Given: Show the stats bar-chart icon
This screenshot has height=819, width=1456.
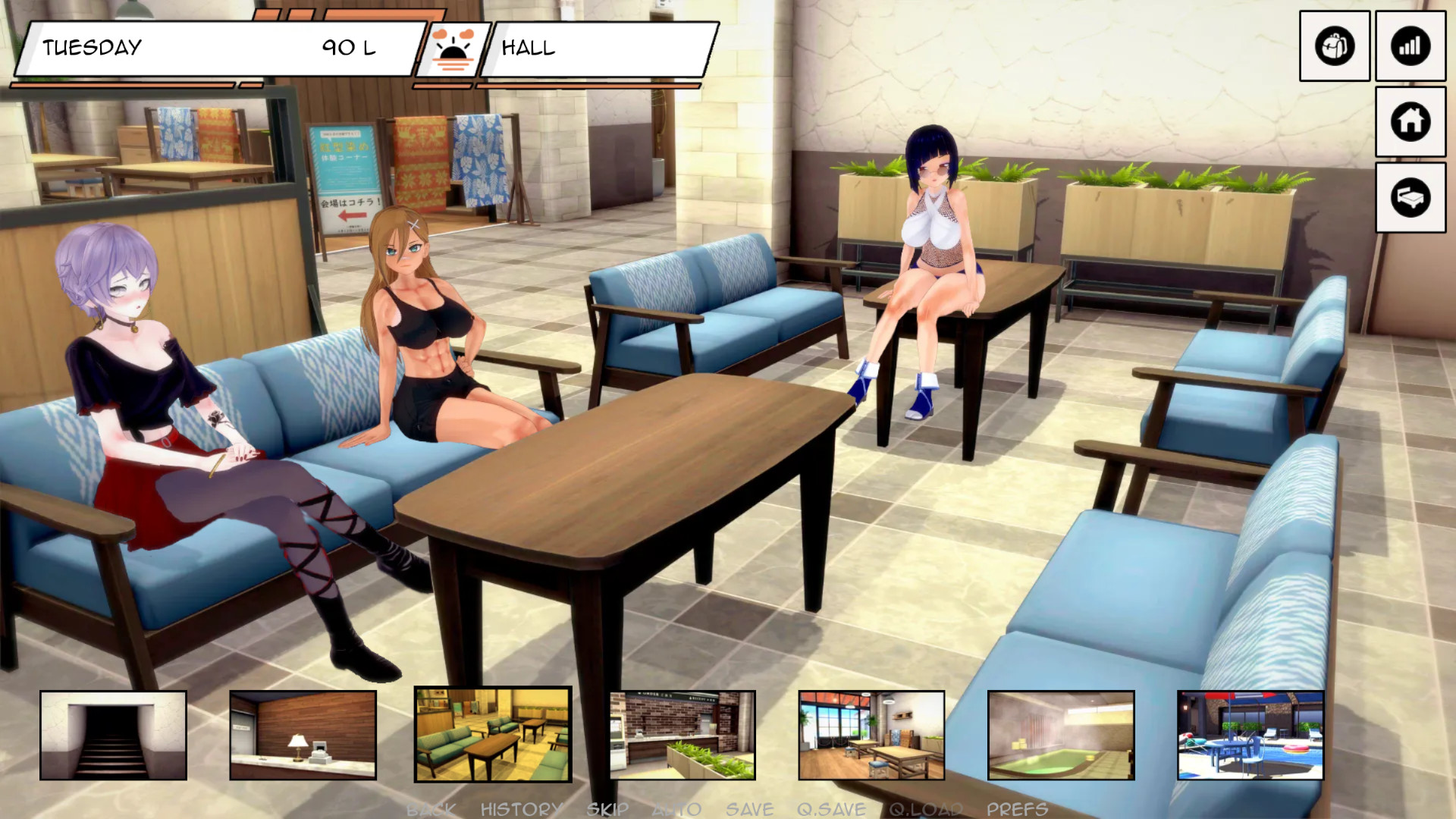Looking at the screenshot, I should pos(1410,46).
